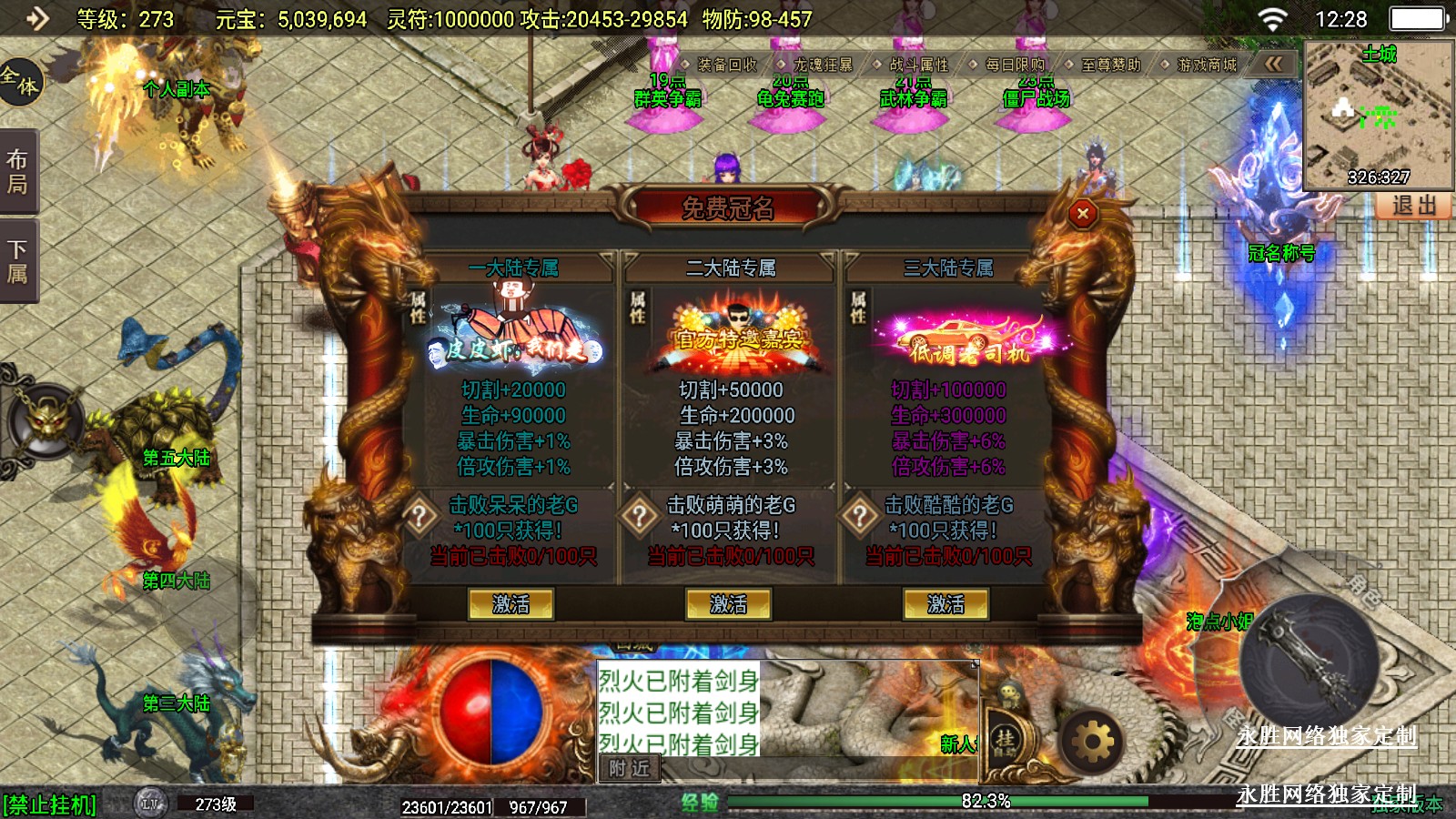The width and height of the screenshot is (1456, 819).
Task: Activate the 一大陆专属 title
Action: coord(511,604)
